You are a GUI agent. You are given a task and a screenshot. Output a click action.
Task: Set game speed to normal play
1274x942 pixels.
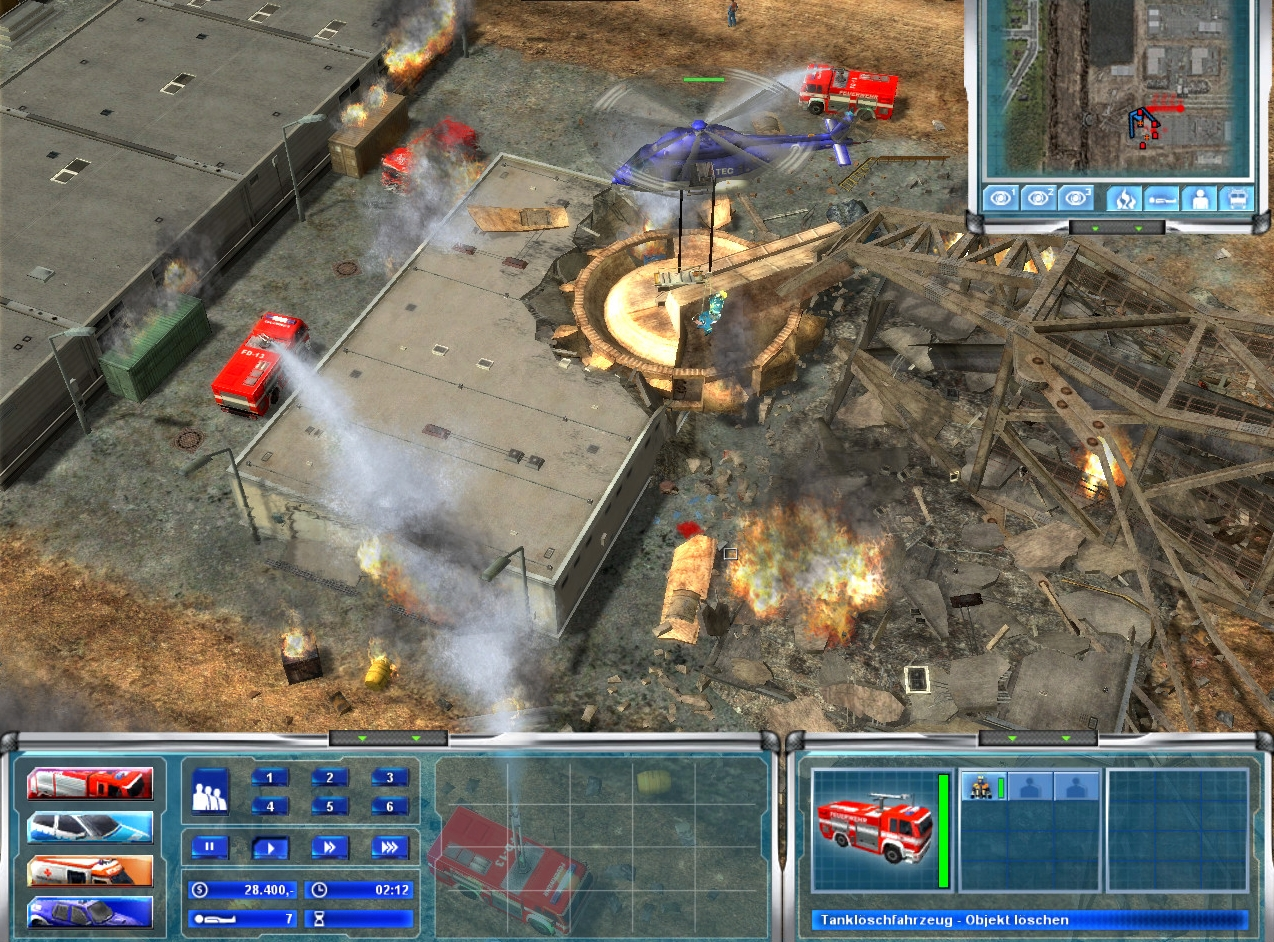click(x=270, y=848)
